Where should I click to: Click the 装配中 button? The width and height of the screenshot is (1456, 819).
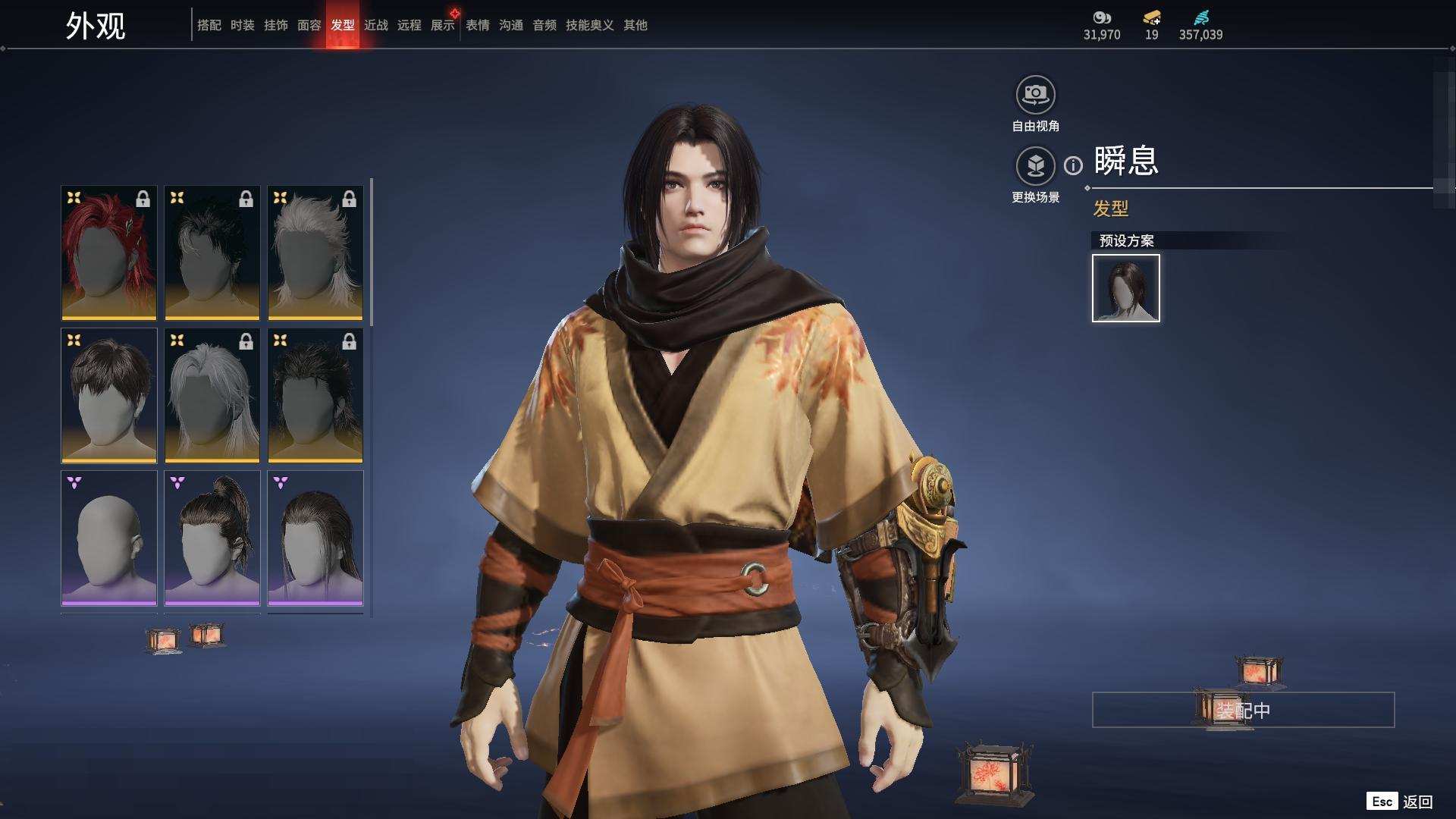click(x=1243, y=710)
